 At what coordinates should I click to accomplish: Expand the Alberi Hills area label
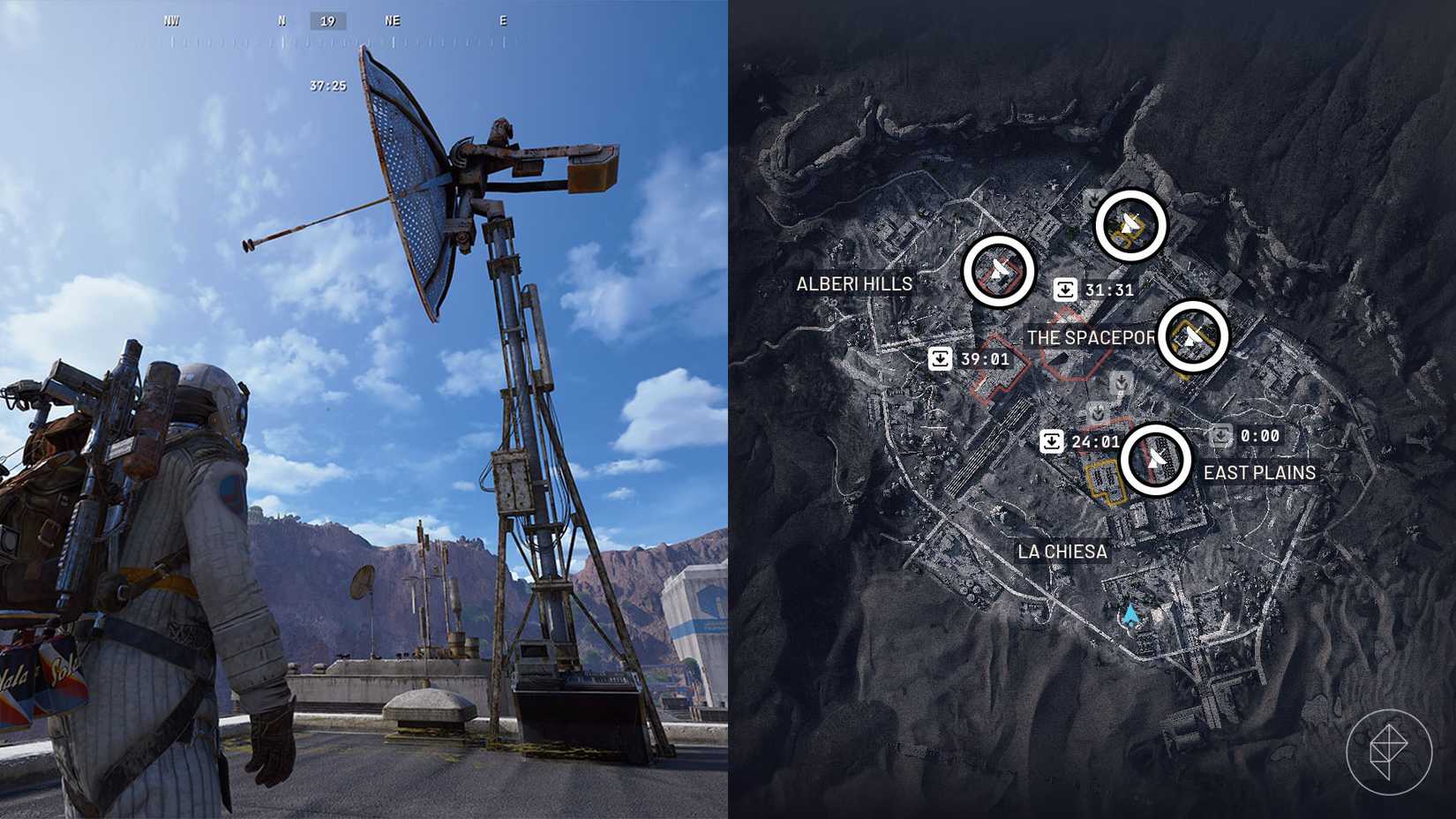pos(852,284)
